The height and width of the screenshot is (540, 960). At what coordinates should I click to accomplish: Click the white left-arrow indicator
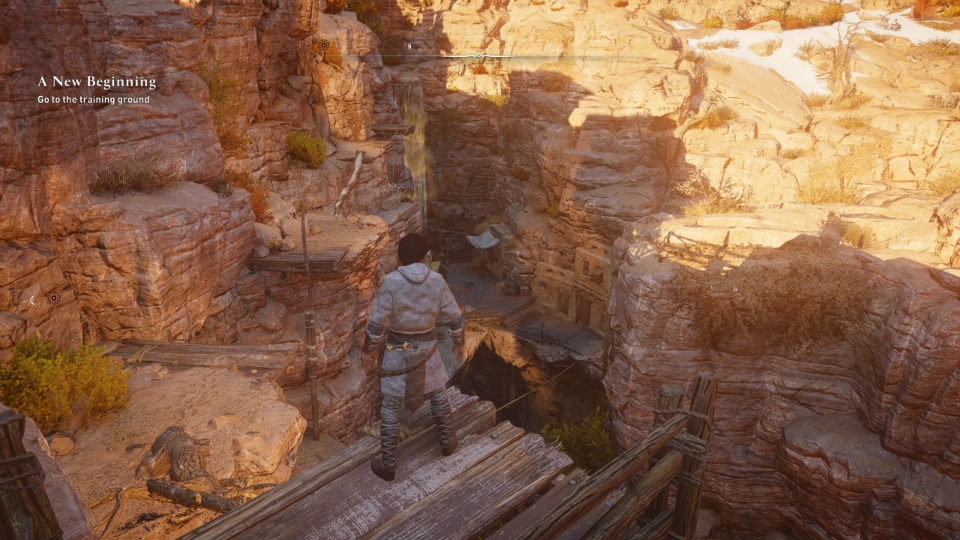coord(31,299)
